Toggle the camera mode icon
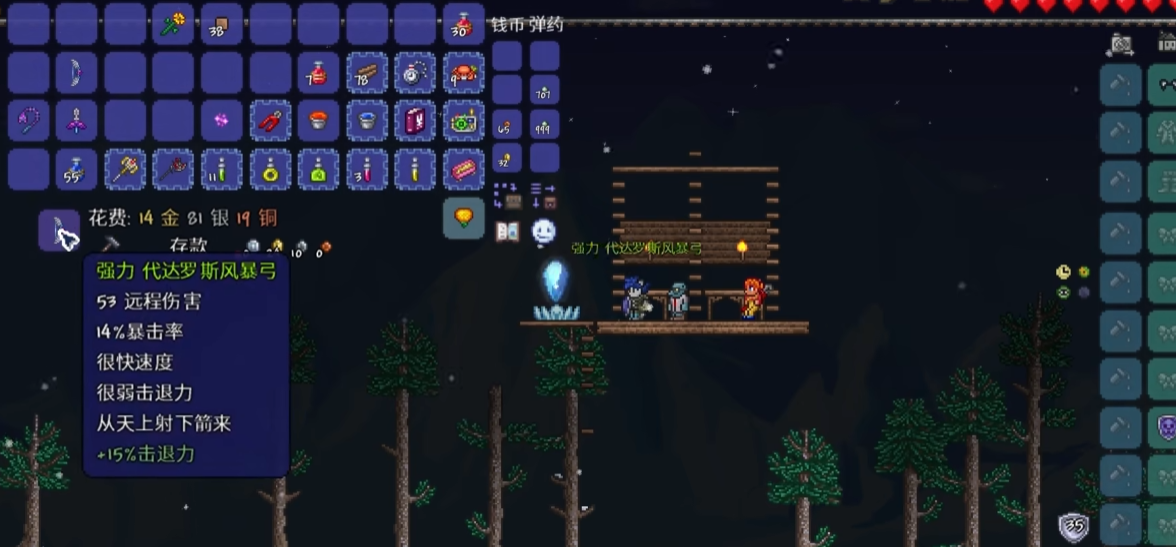This screenshot has width=1176, height=547. point(1121,44)
